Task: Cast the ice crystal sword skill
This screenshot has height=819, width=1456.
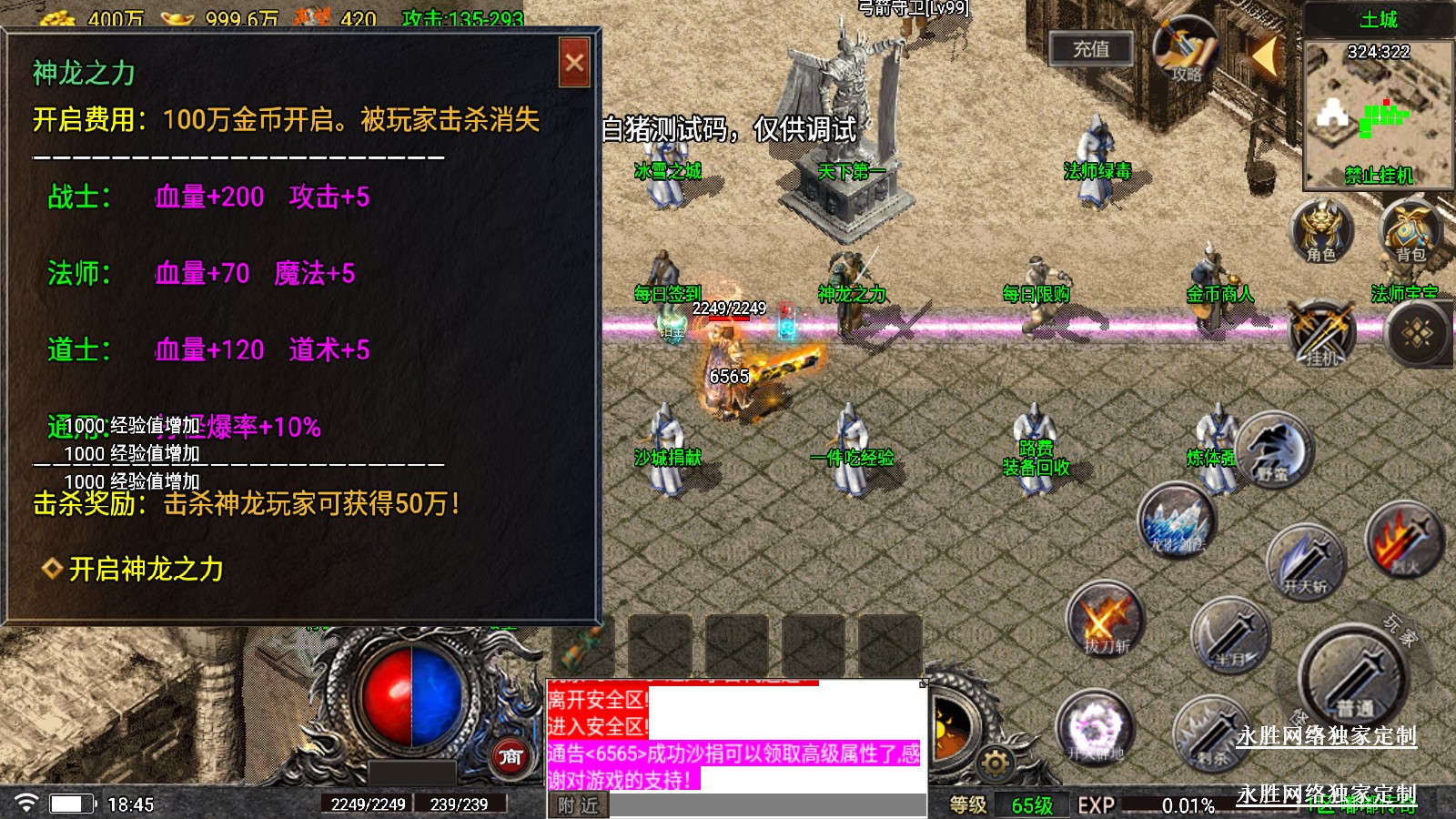Action: pos(1177,522)
